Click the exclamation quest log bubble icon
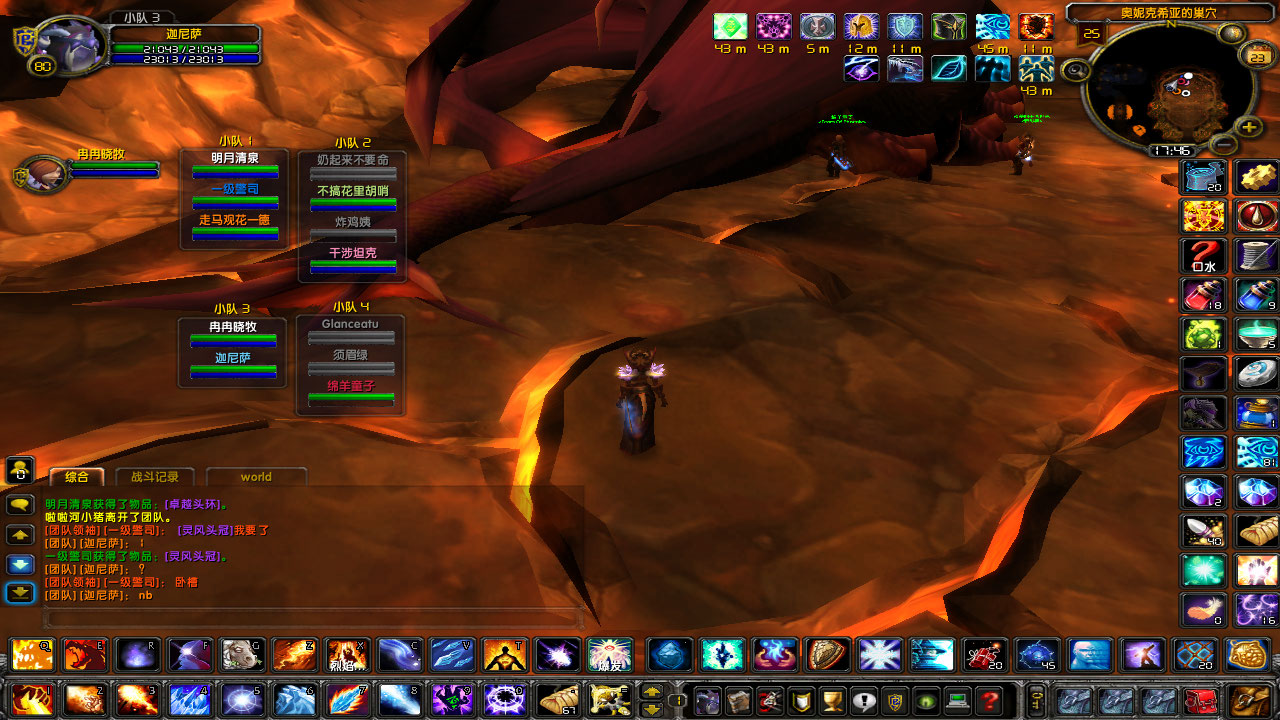Image resolution: width=1280 pixels, height=720 pixels. pos(863,700)
